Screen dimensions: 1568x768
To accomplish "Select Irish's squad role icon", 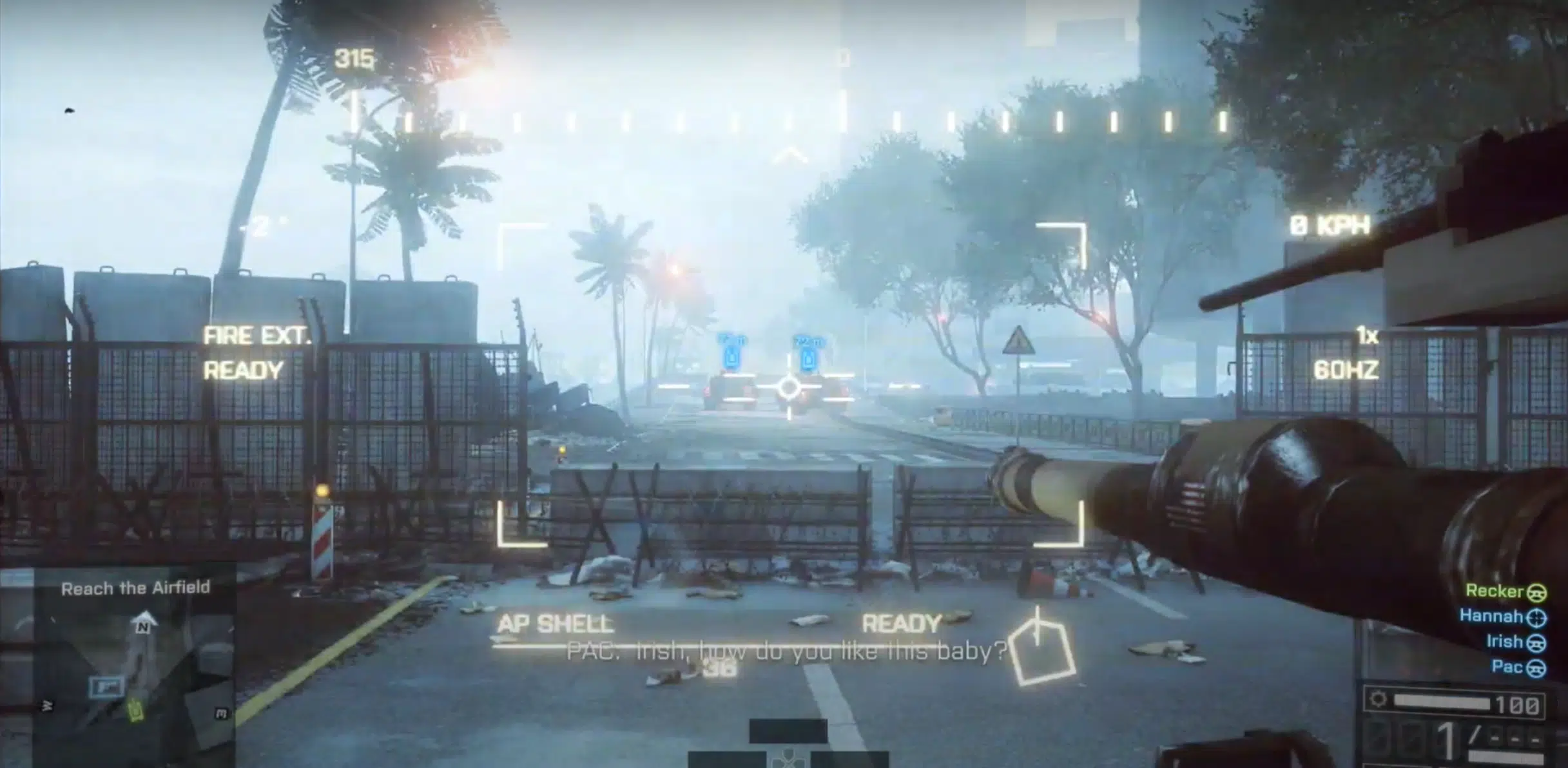I will coord(1536,644).
